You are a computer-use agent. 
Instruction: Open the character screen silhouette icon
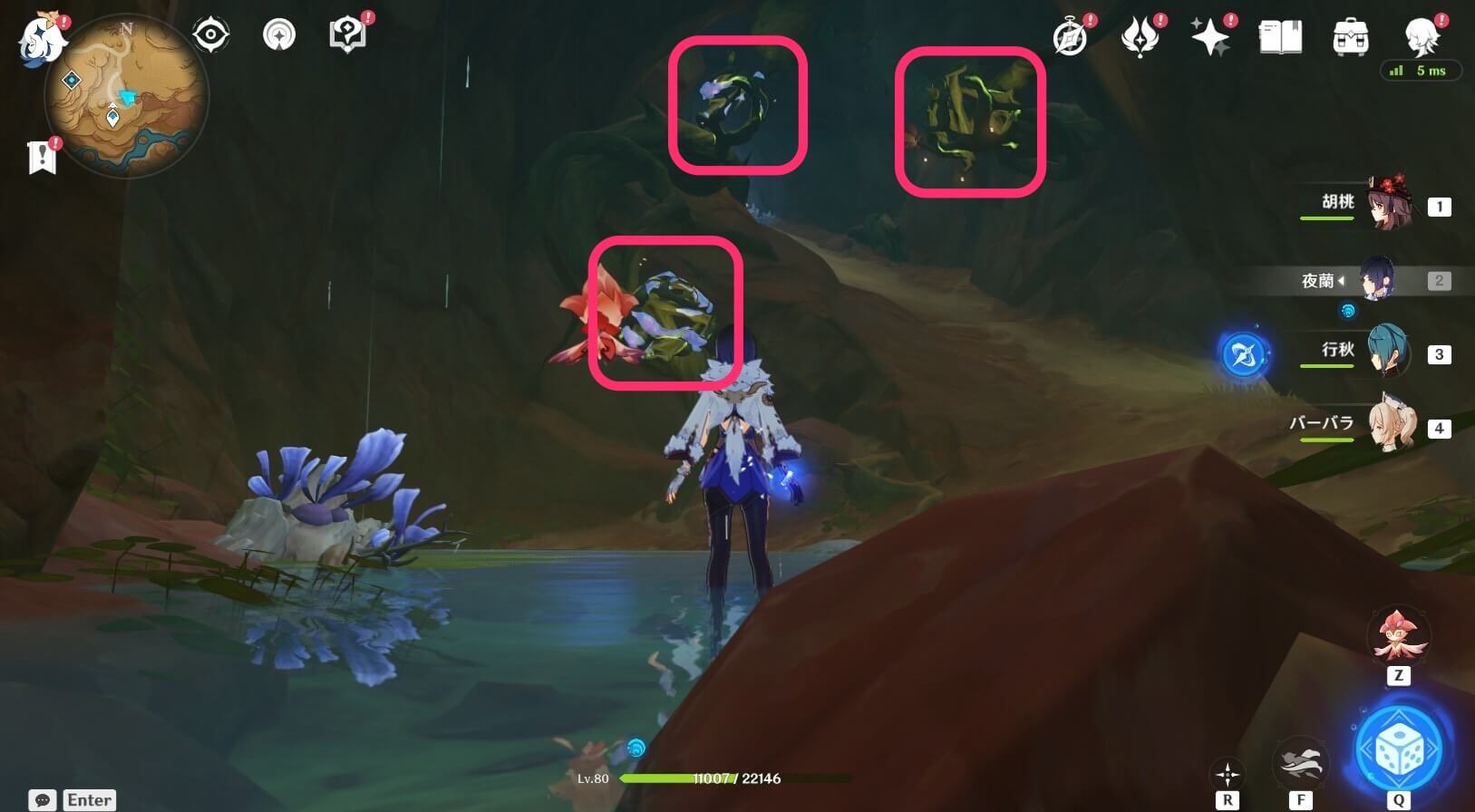click(x=1420, y=38)
